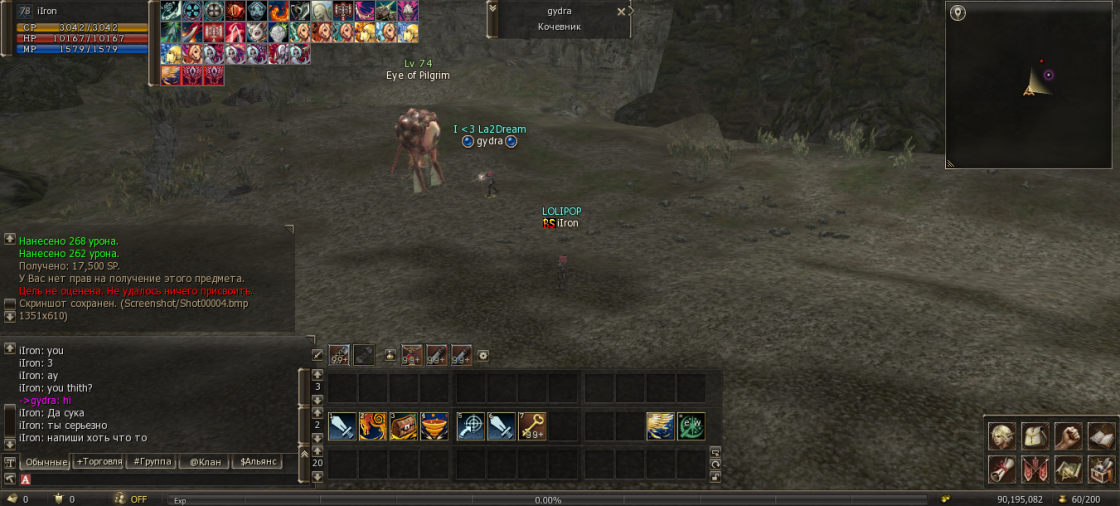Open the skills book menu

1101,436
